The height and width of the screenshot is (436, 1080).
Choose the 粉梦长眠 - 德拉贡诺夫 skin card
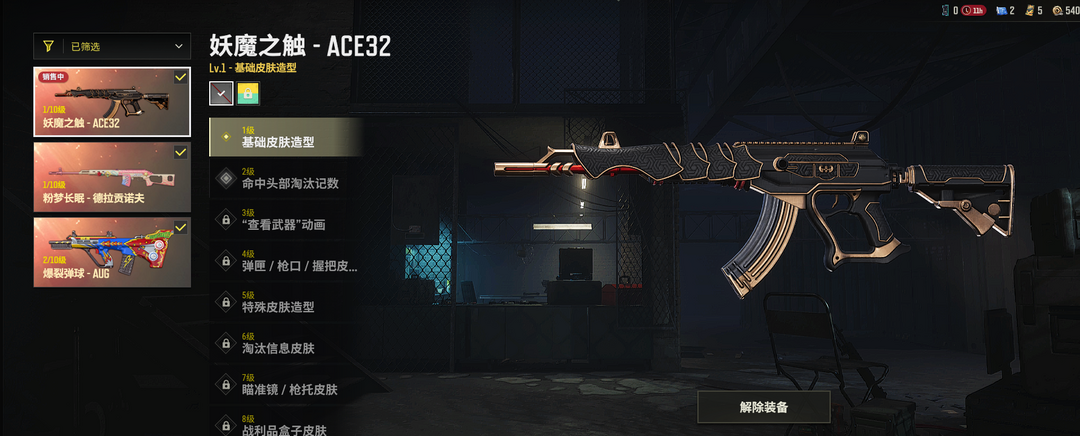(112, 177)
